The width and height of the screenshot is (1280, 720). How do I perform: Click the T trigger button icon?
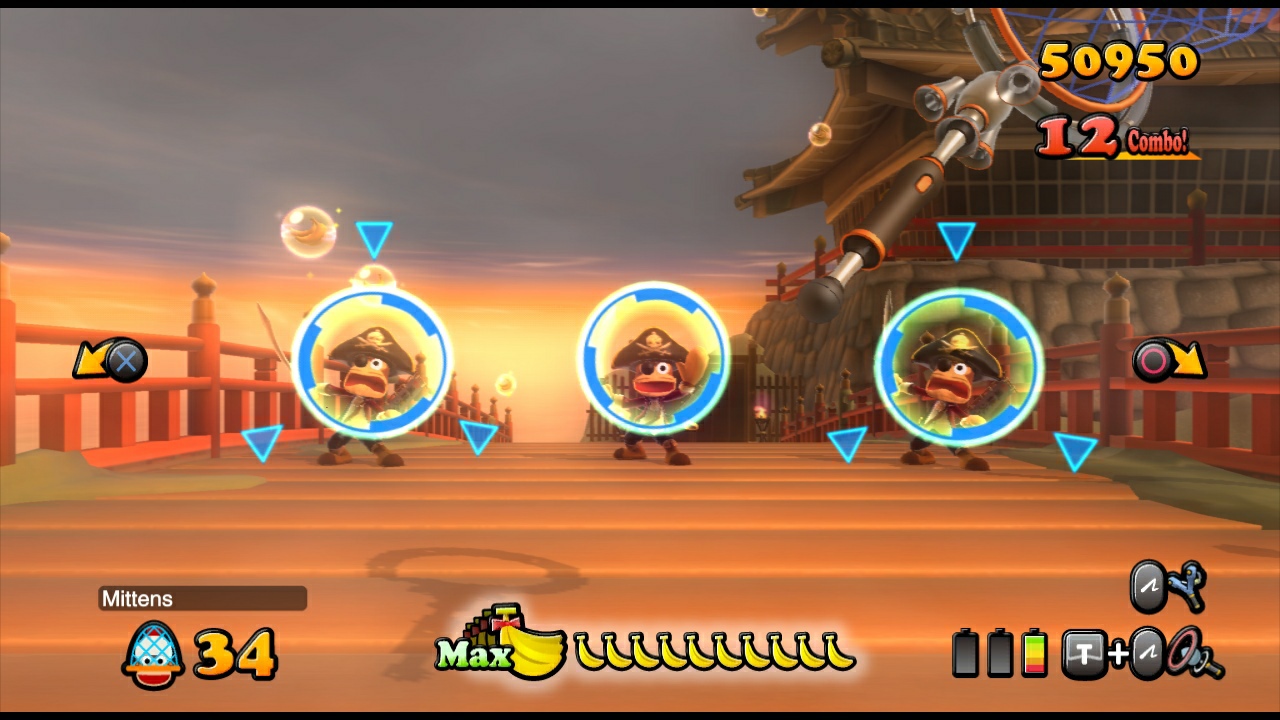pos(1083,654)
